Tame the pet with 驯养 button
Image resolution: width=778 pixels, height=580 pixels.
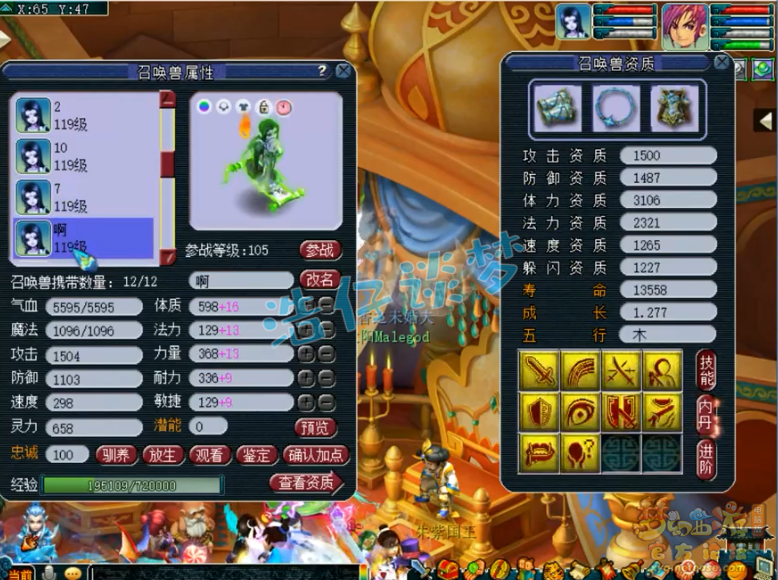coord(118,455)
